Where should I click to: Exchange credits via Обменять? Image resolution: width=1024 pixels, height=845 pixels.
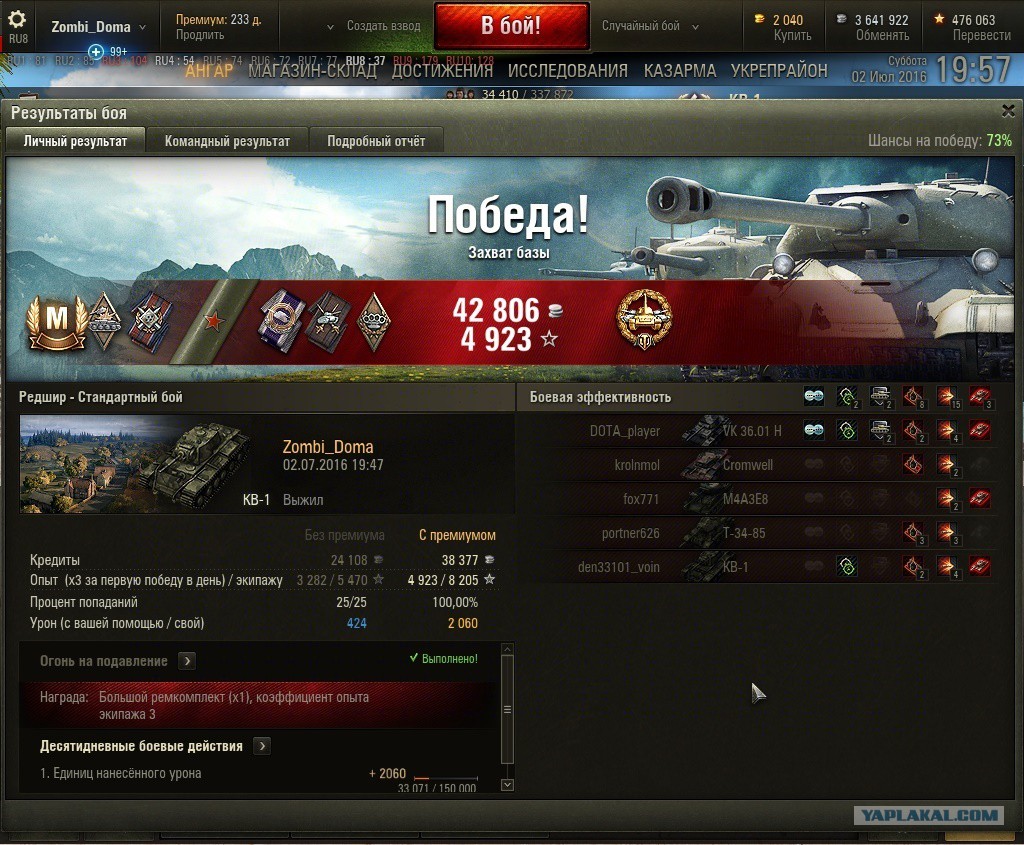coord(882,35)
